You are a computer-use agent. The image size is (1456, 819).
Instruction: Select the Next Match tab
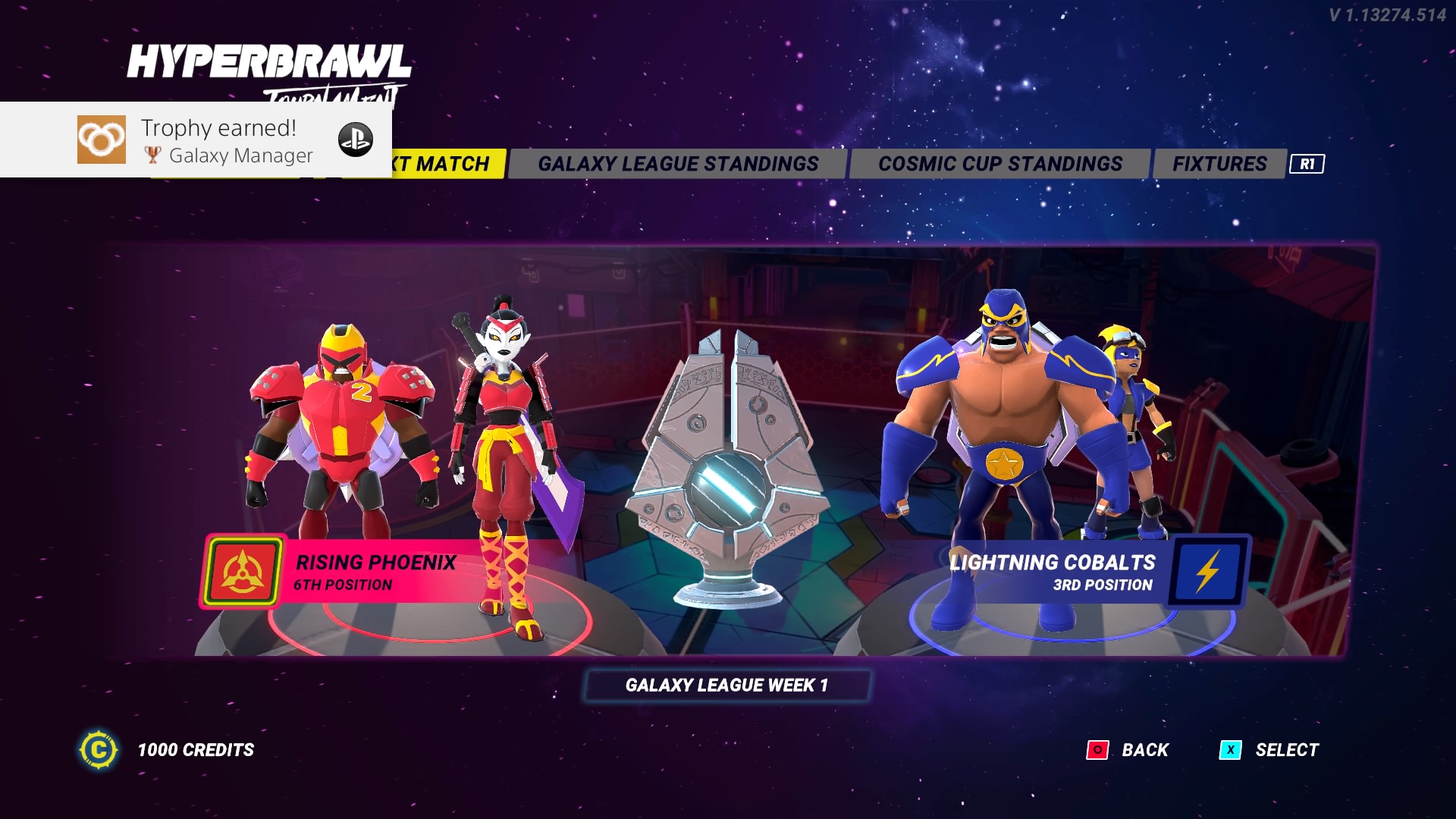447,164
